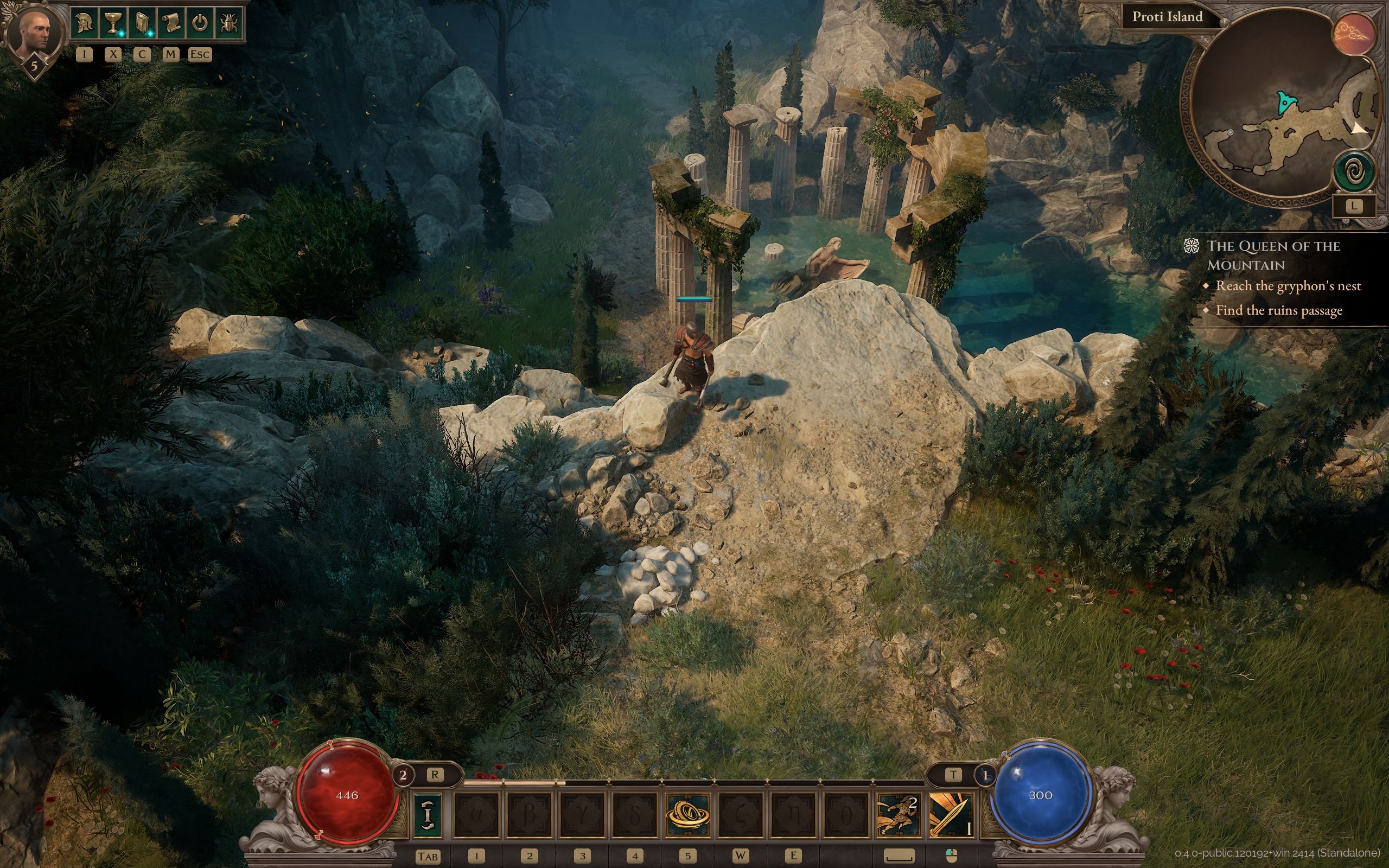Activate the golden rings ability

point(687,815)
